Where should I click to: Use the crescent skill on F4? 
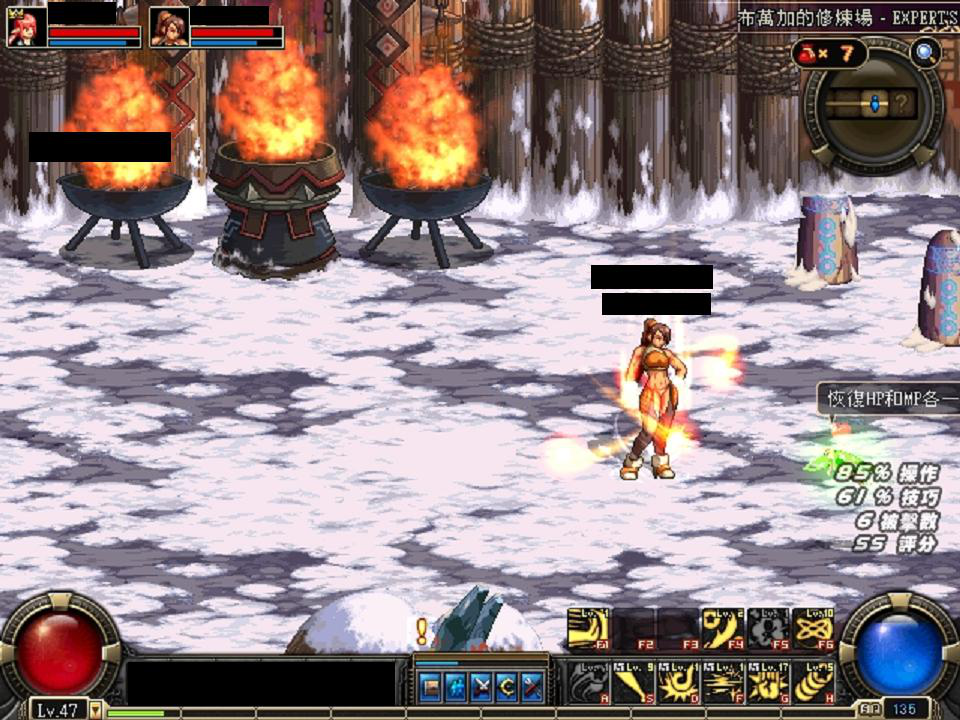tap(723, 628)
